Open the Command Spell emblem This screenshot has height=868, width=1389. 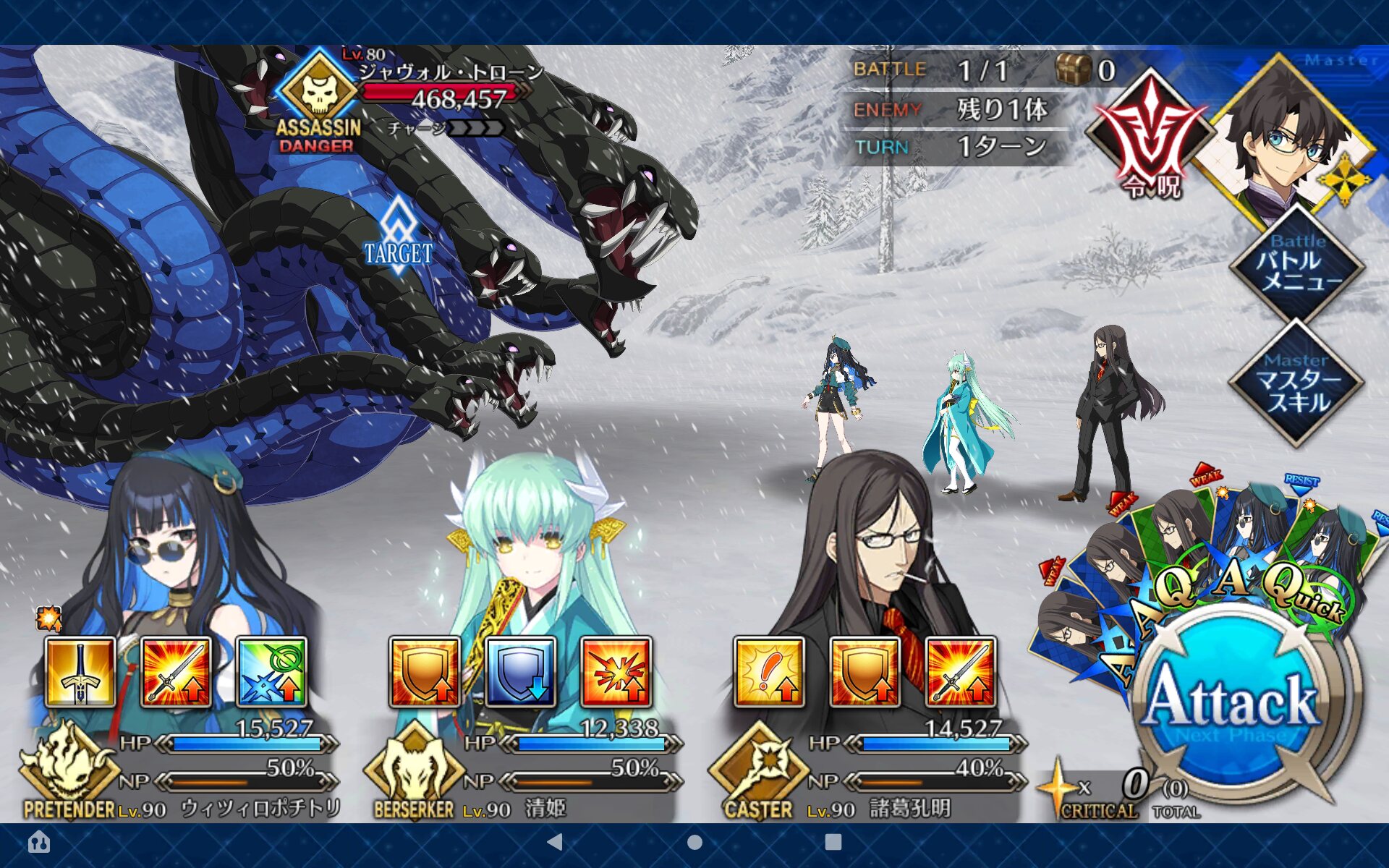coord(1150,137)
